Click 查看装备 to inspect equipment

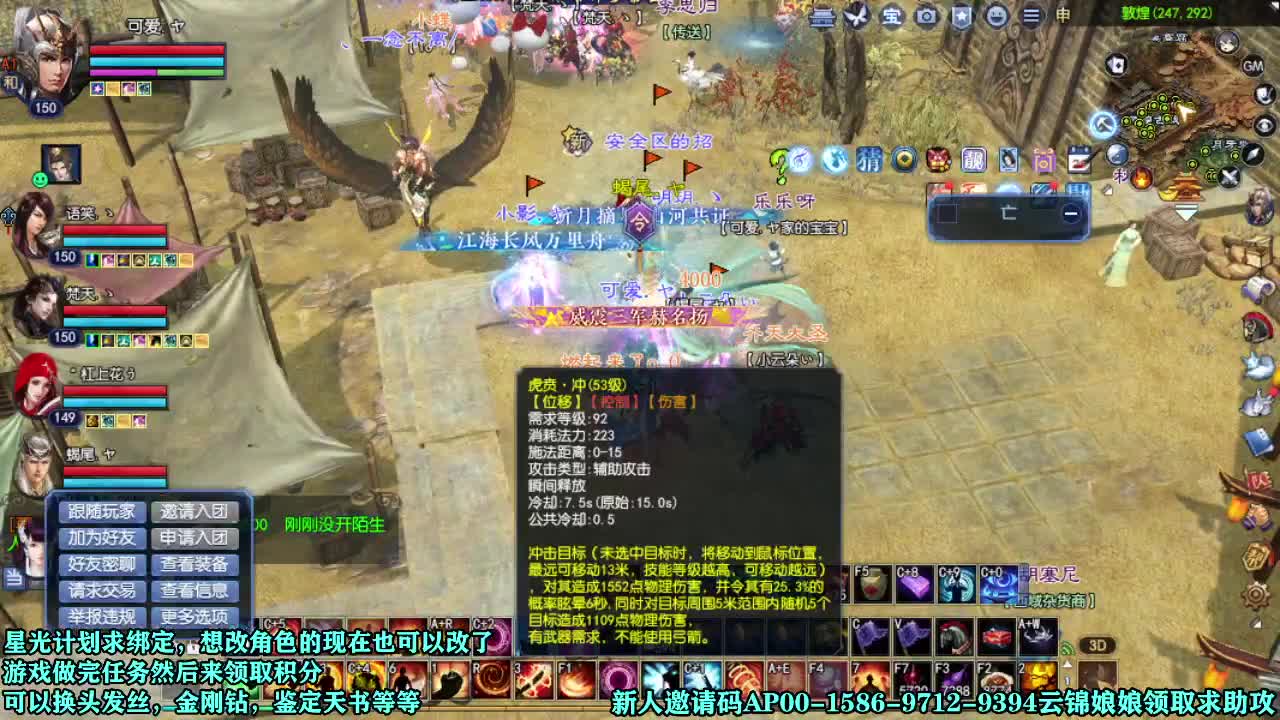(196, 564)
